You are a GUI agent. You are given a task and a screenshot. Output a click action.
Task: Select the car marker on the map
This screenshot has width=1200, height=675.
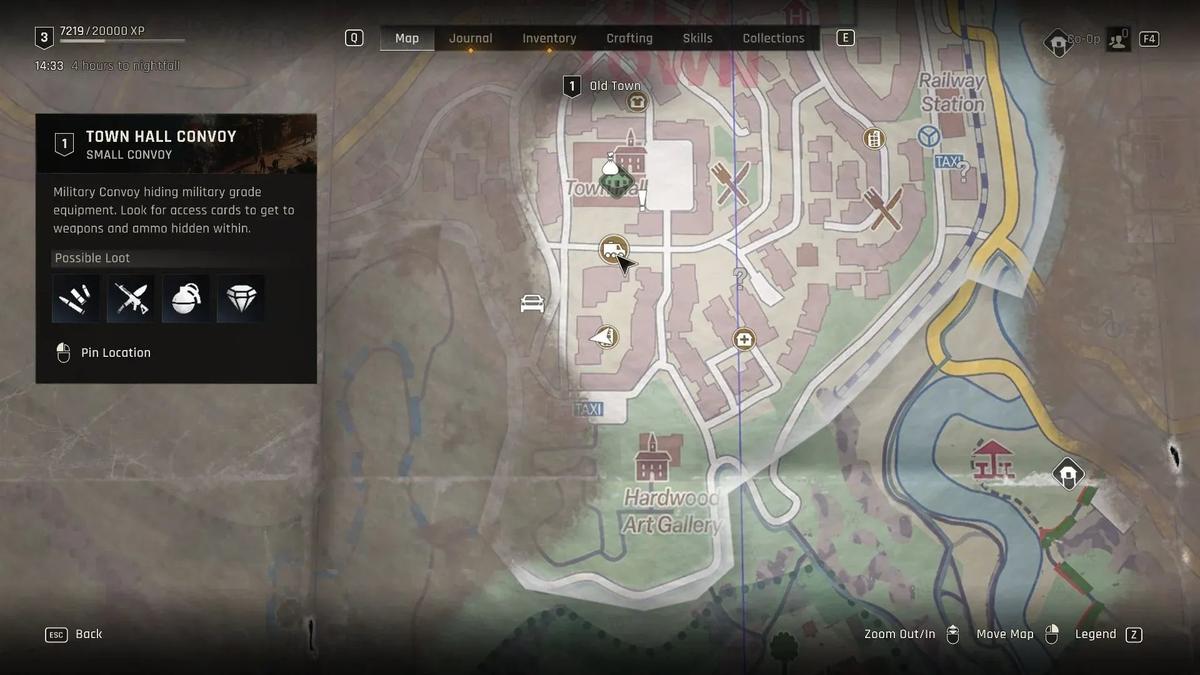point(532,303)
